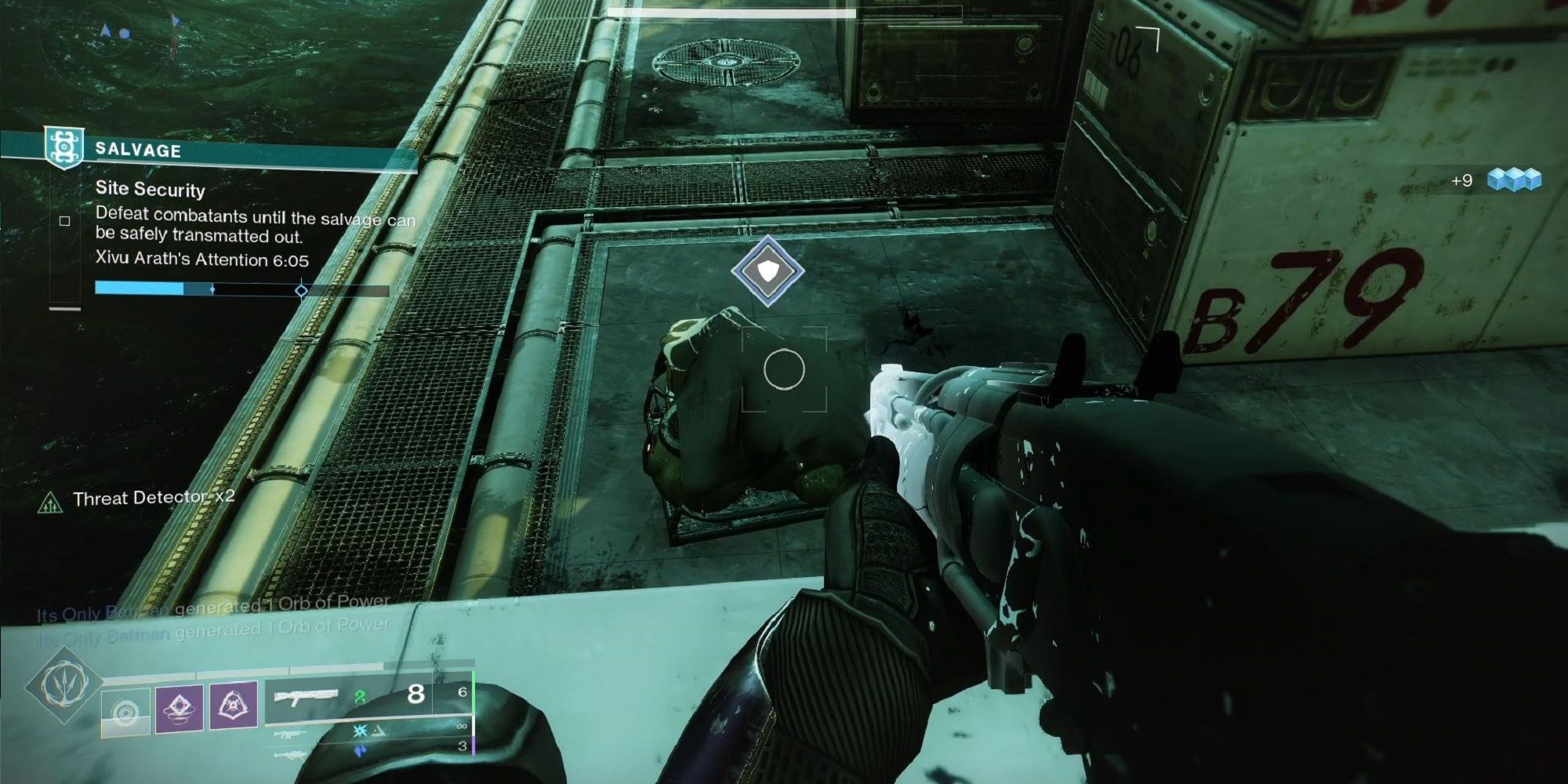Click the diamond marker on the progress bar
Viewport: 1568px width, 784px height.
(x=301, y=292)
